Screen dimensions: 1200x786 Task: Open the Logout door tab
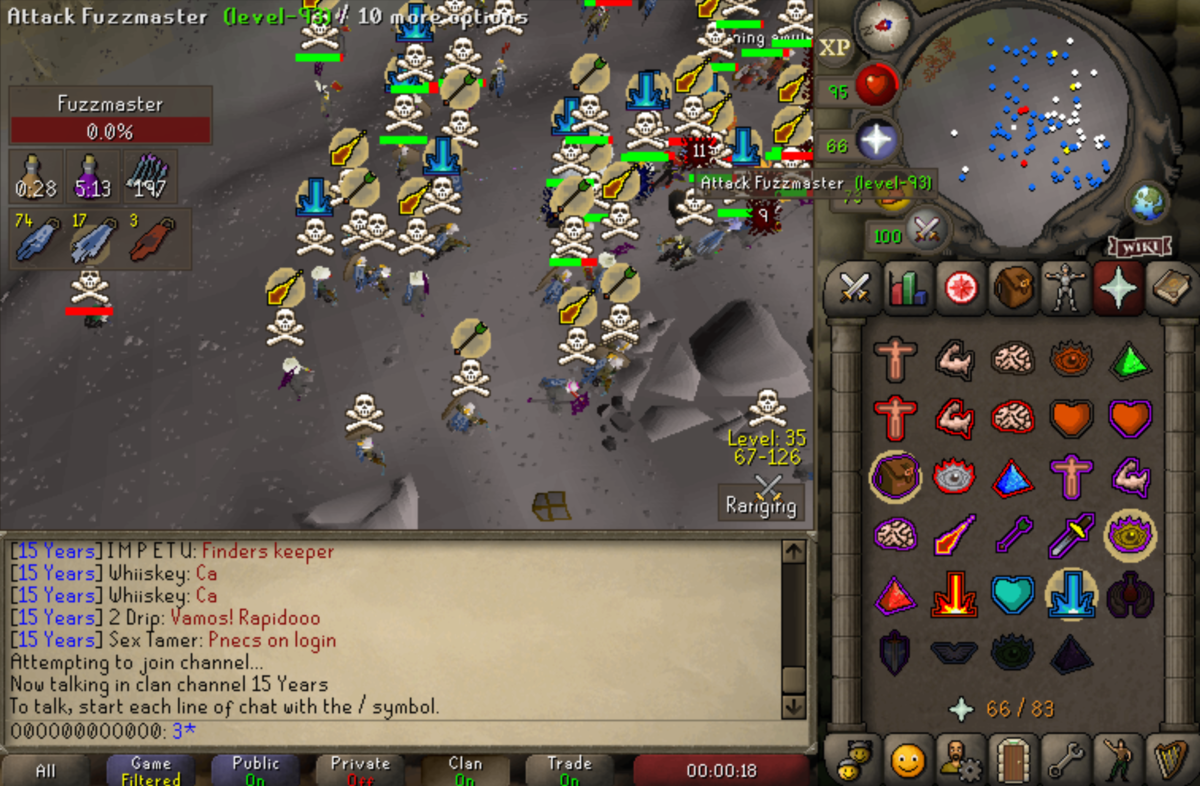tap(1013, 762)
